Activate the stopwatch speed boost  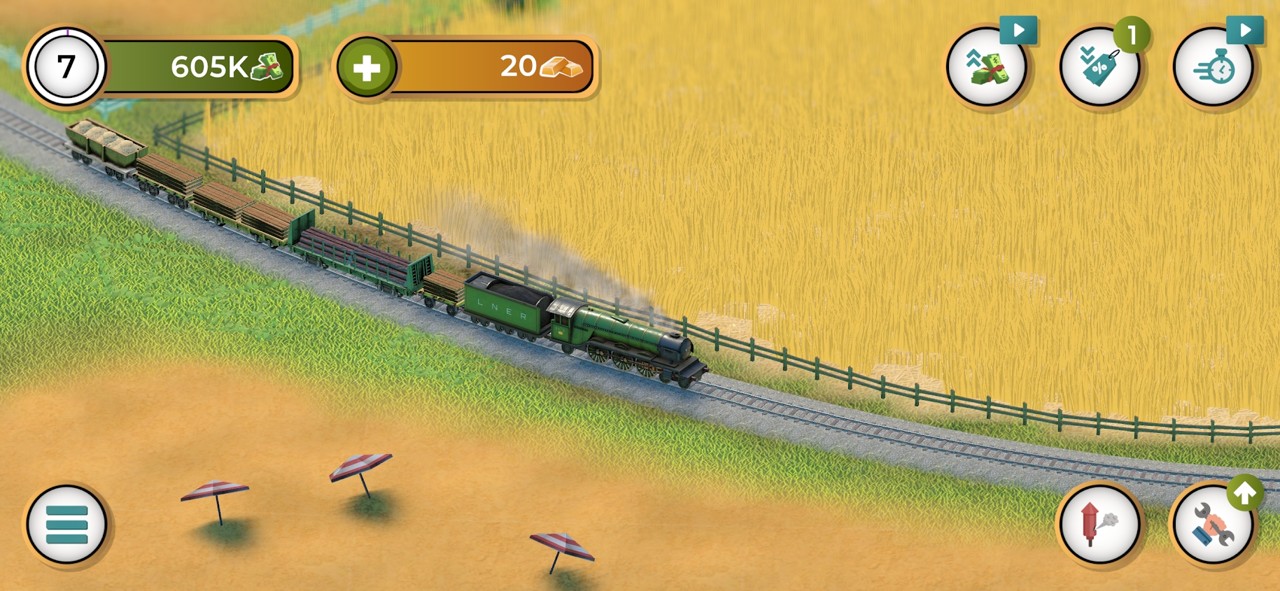click(x=1213, y=67)
